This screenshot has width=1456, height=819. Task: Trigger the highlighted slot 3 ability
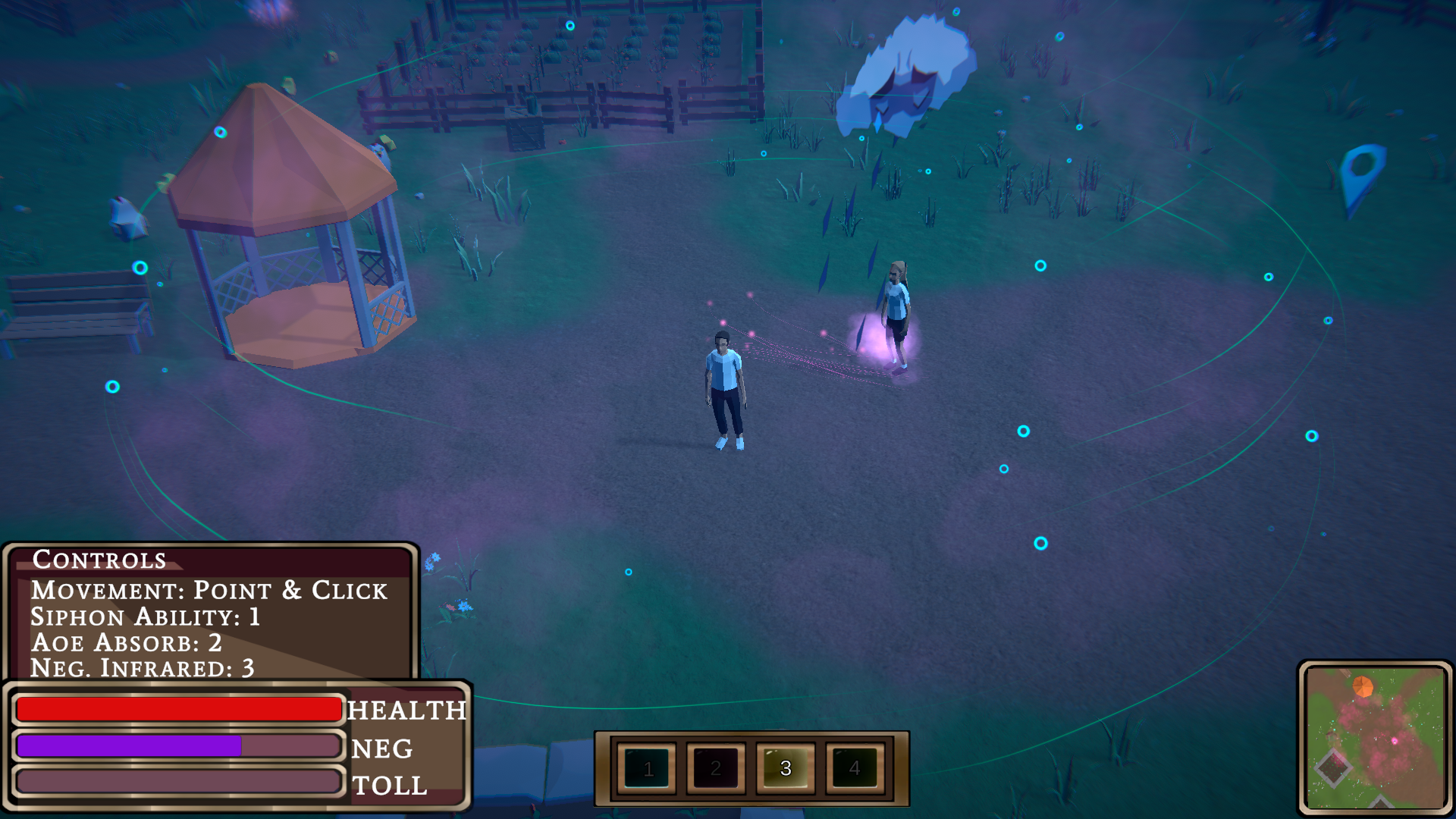pos(786,768)
